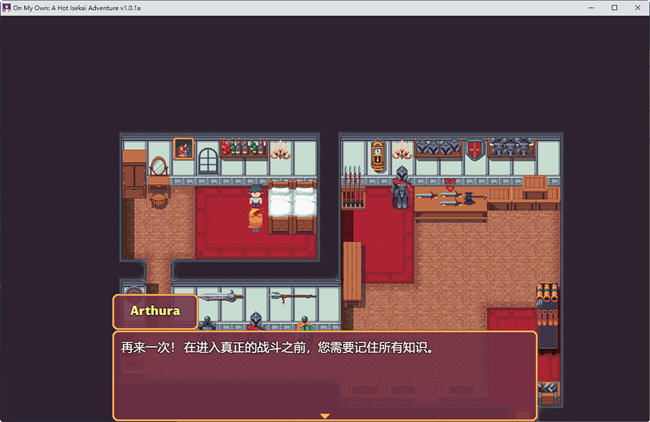Click Arthura's dialogue message box
Screen dimensions: 650x422
(324, 374)
